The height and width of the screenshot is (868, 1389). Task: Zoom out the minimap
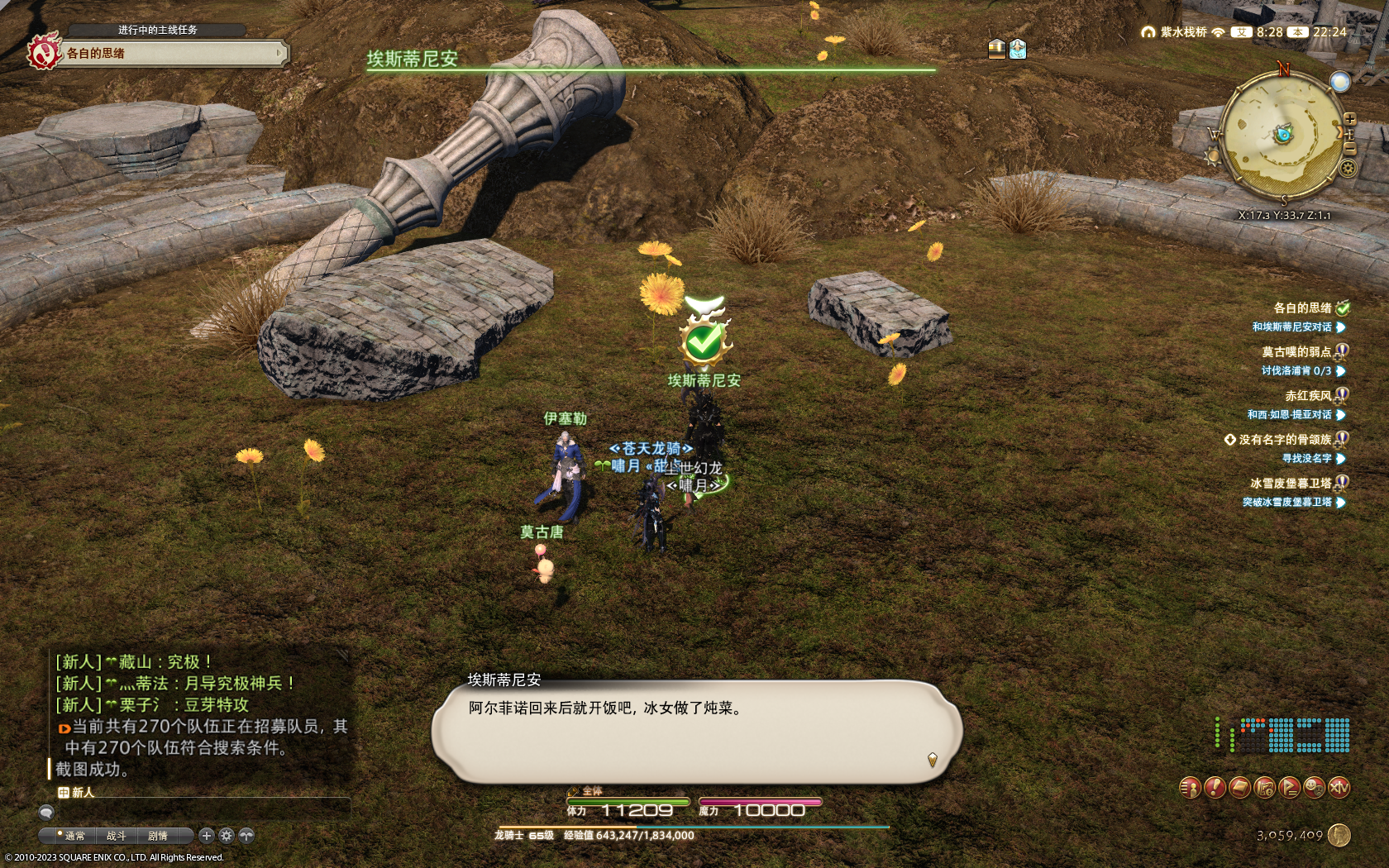[x=1349, y=147]
